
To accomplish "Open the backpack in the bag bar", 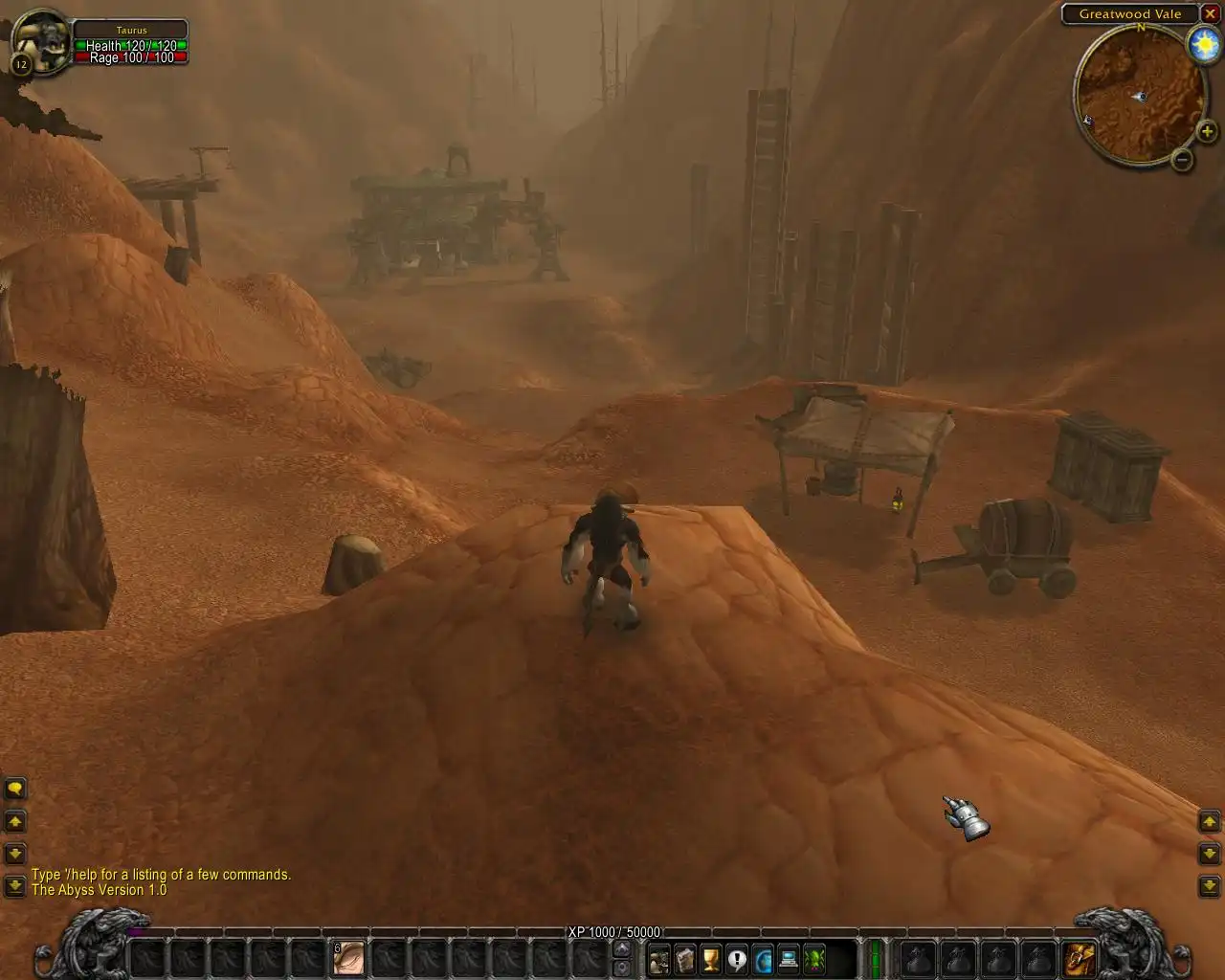I will pos(1080,957).
